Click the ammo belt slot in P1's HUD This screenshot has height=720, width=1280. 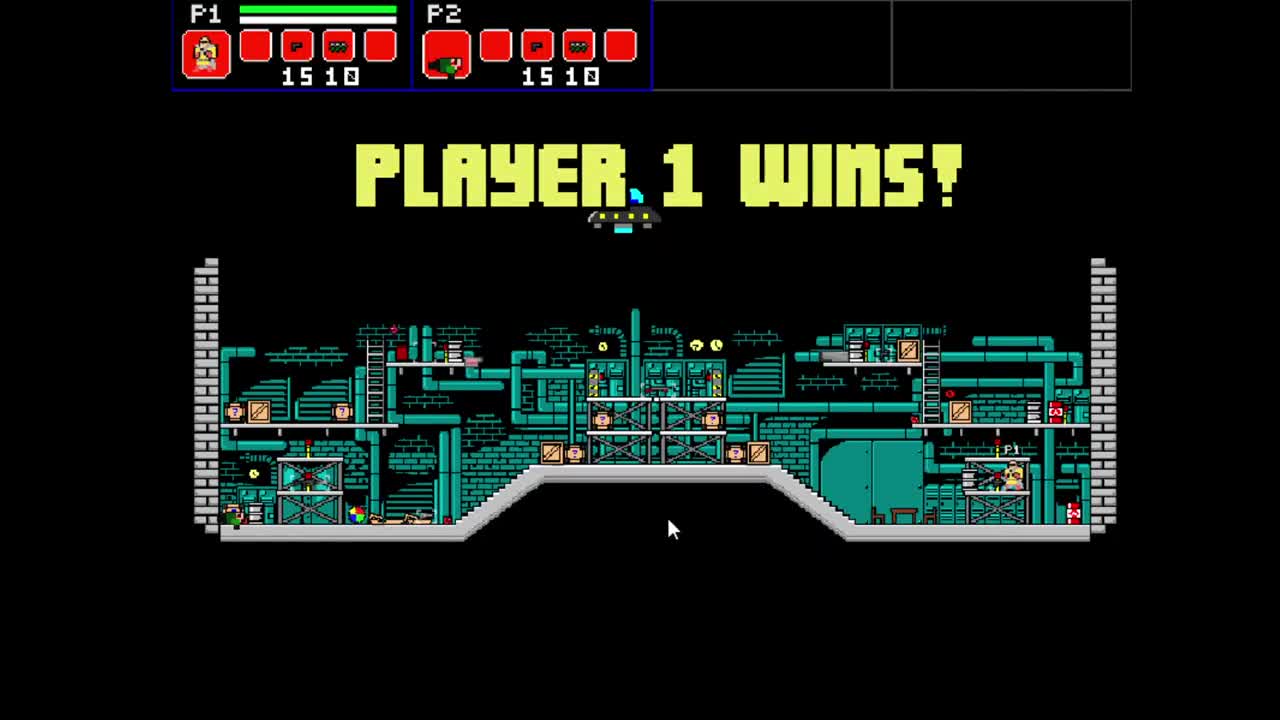point(338,46)
